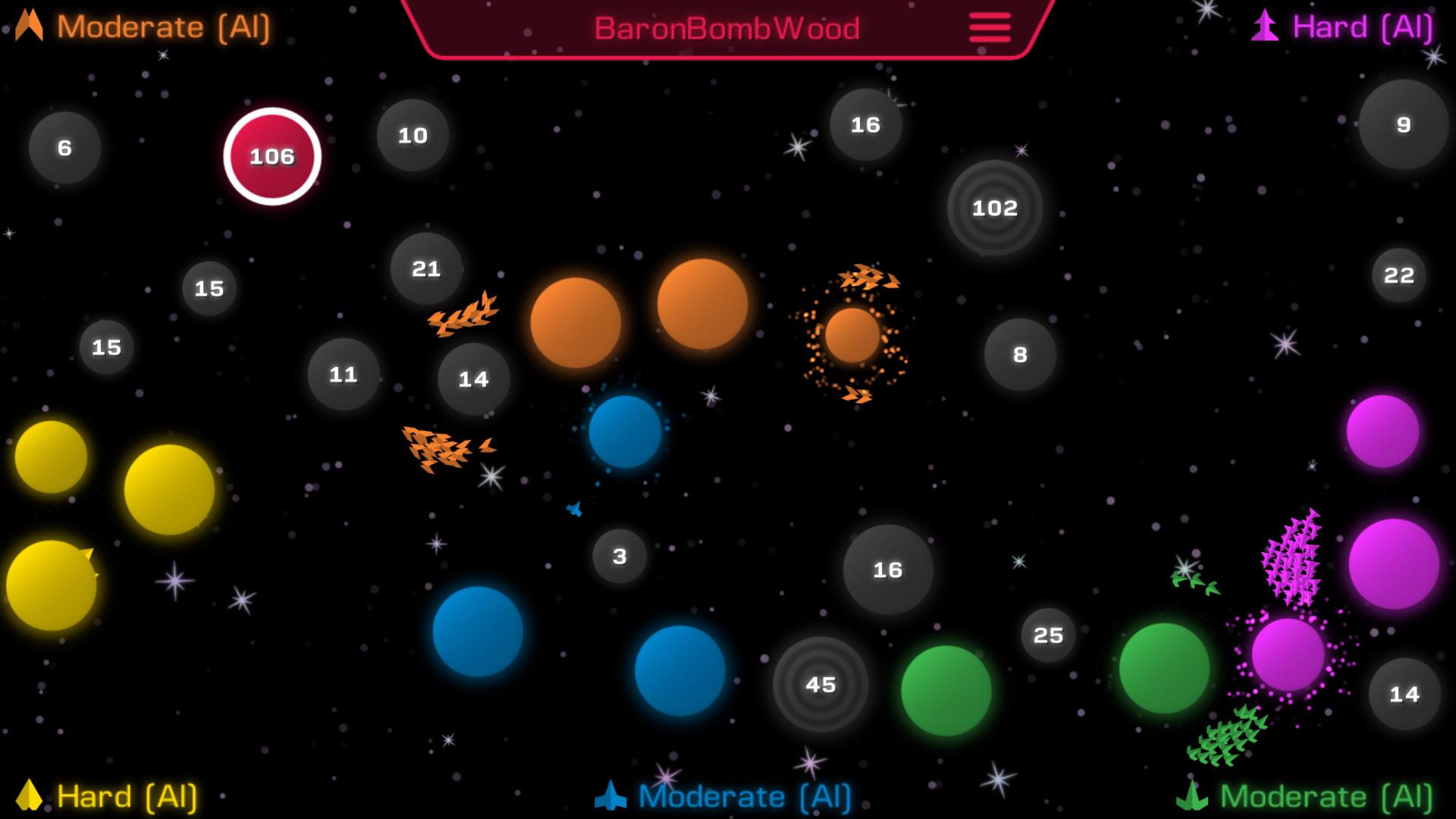
Task: Select the neutral 102 rippled planet
Action: [x=996, y=207]
